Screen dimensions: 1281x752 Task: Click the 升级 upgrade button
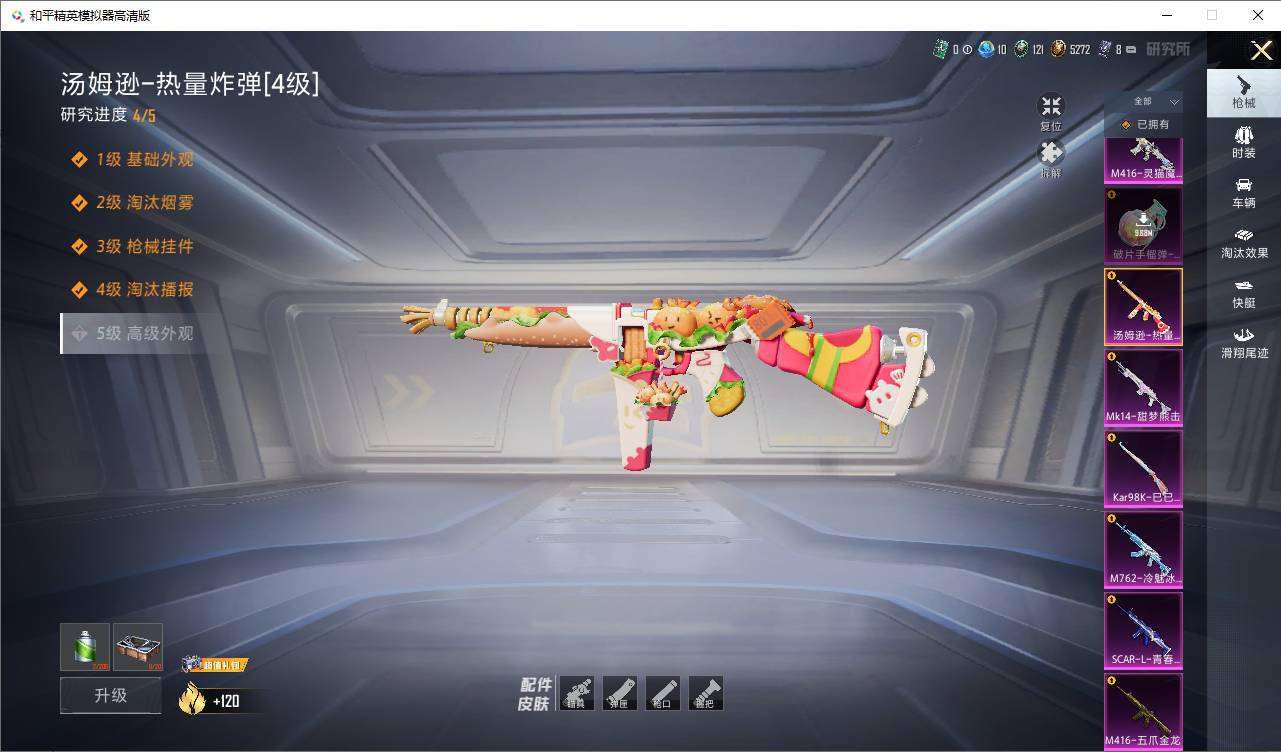[110, 695]
